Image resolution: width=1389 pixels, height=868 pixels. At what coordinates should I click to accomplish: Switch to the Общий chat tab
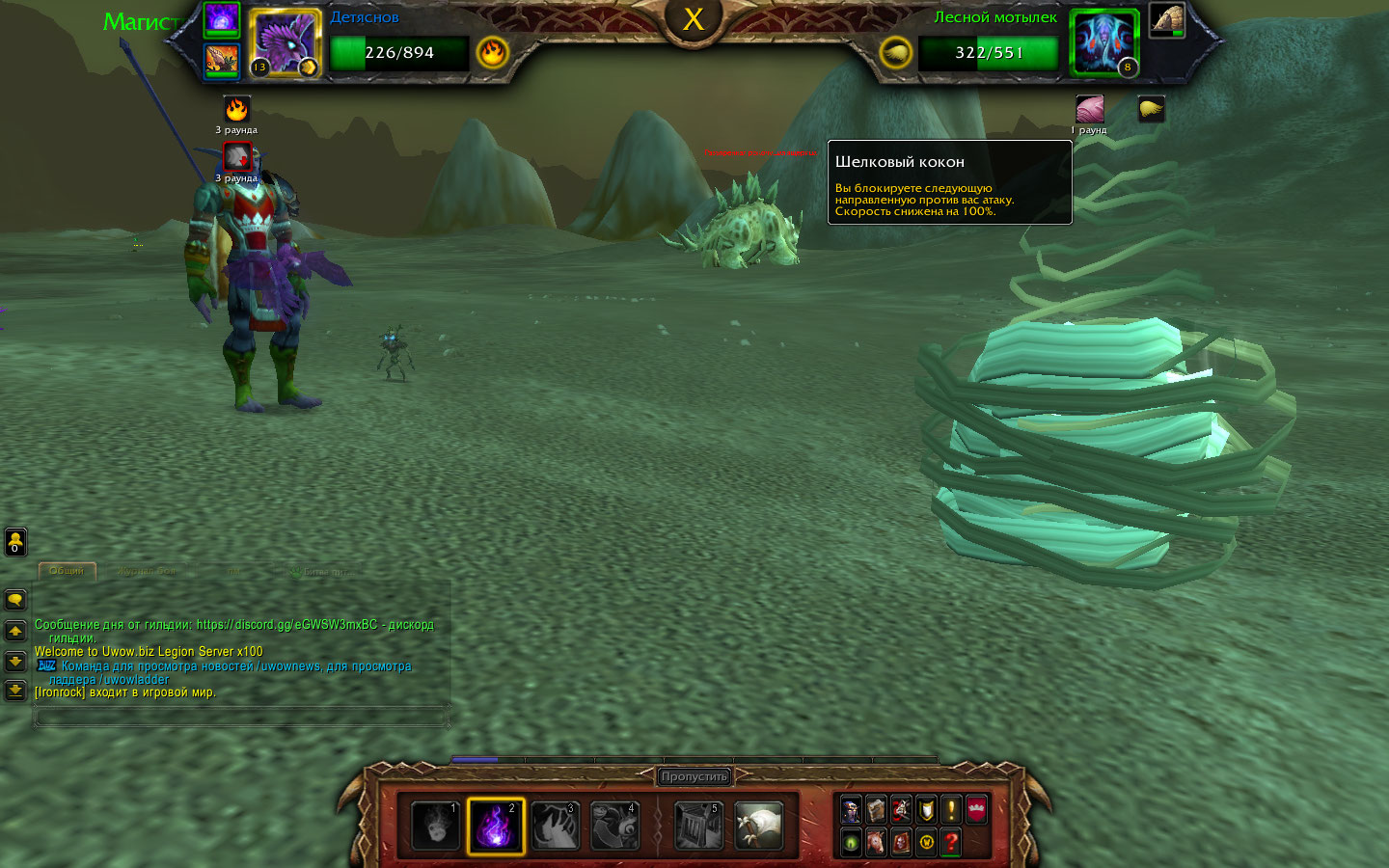pyautogui.click(x=67, y=571)
